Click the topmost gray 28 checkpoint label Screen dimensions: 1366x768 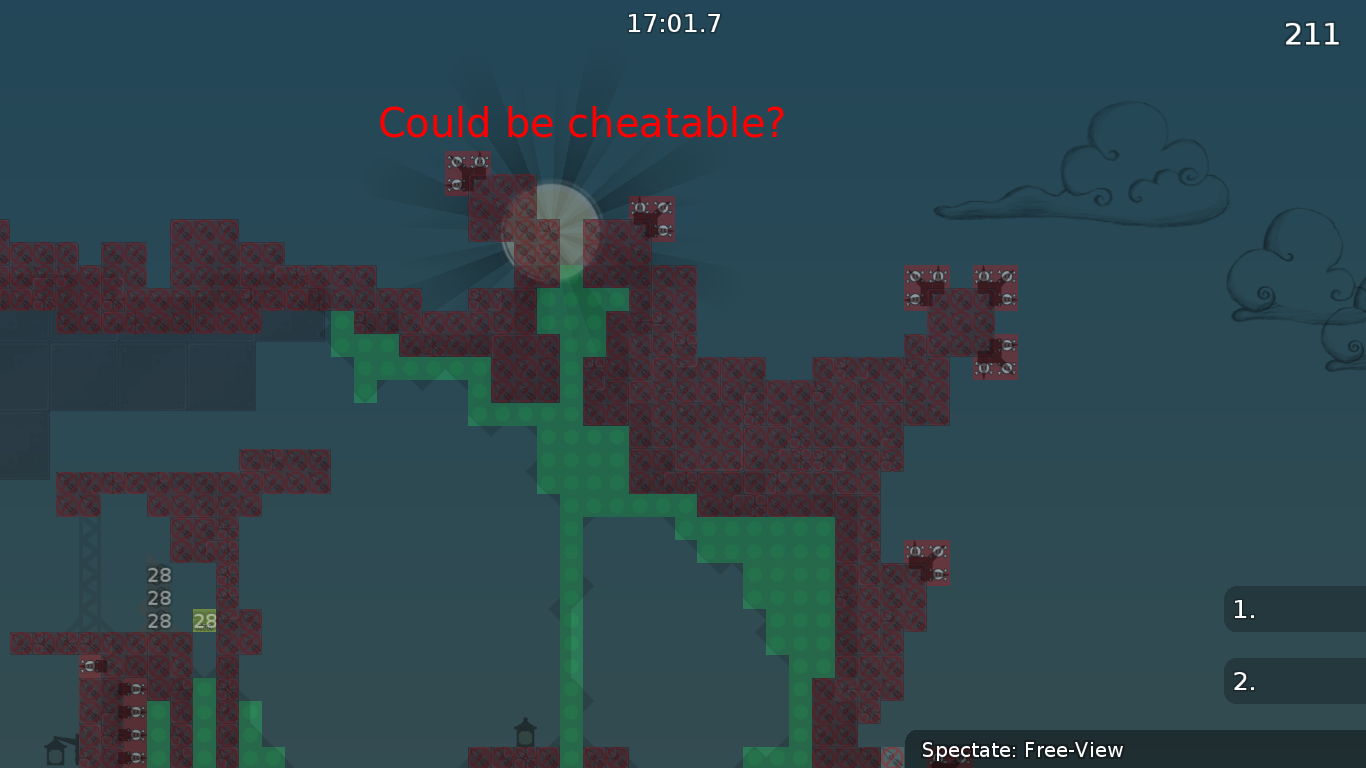[x=157, y=575]
